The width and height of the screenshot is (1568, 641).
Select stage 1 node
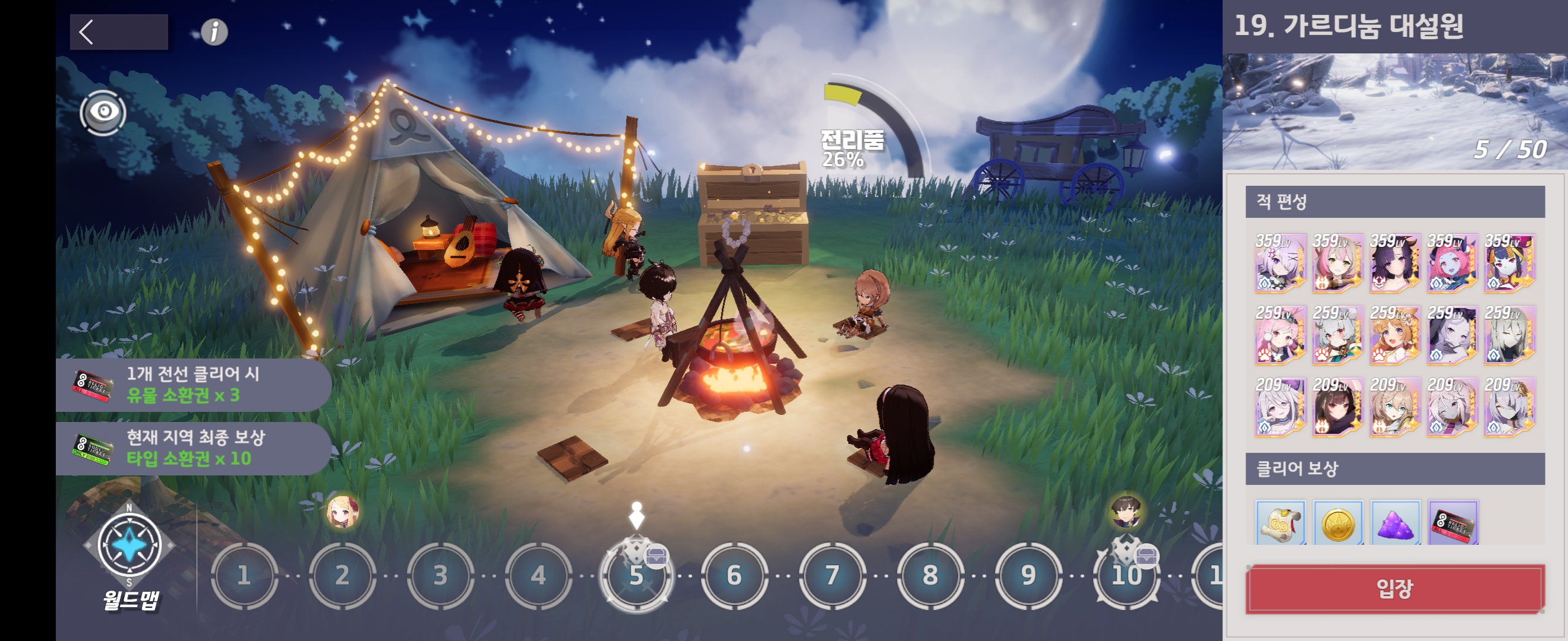pos(244,575)
